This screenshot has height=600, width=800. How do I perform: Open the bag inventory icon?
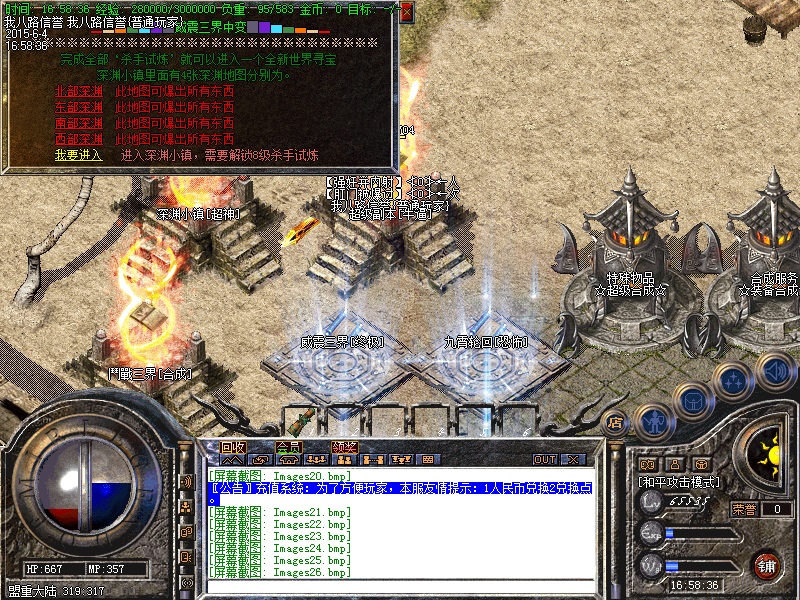click(x=693, y=402)
